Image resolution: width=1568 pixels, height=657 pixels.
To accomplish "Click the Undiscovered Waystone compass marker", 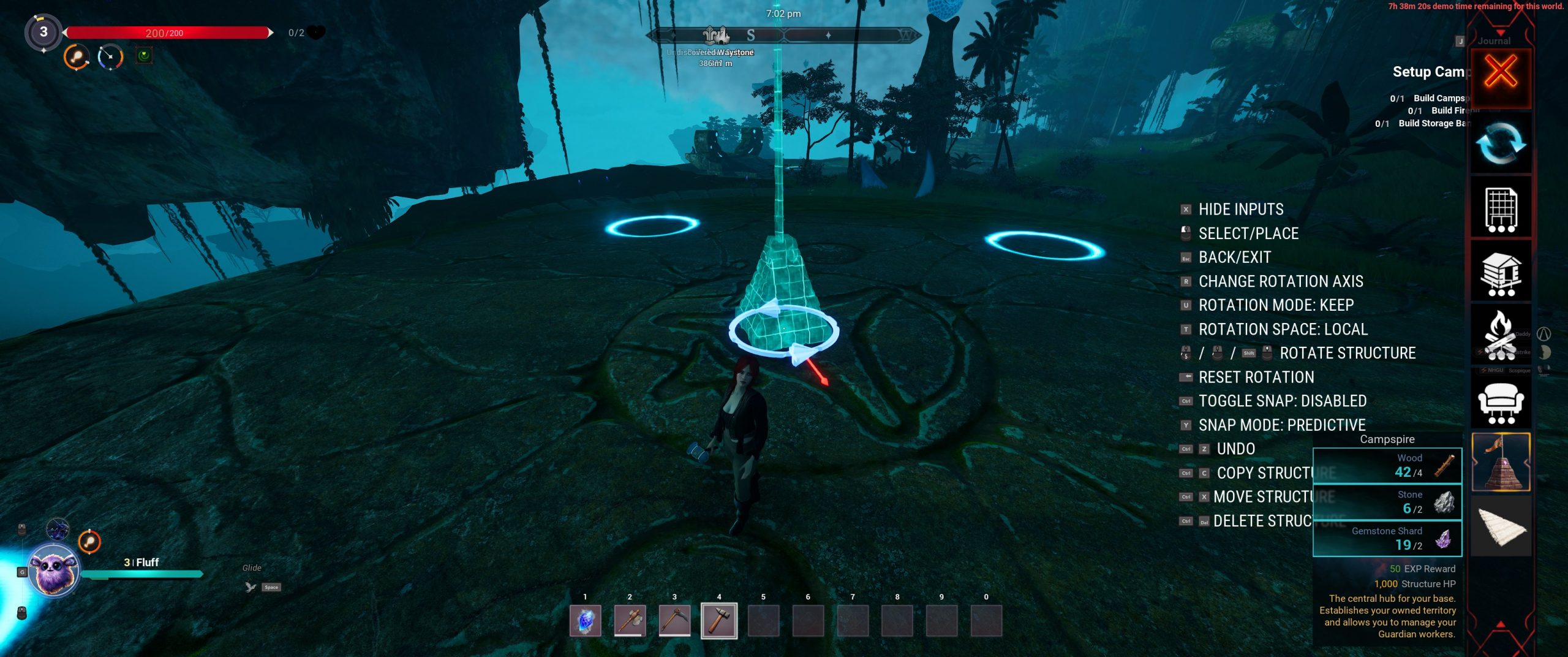I will coord(715,36).
